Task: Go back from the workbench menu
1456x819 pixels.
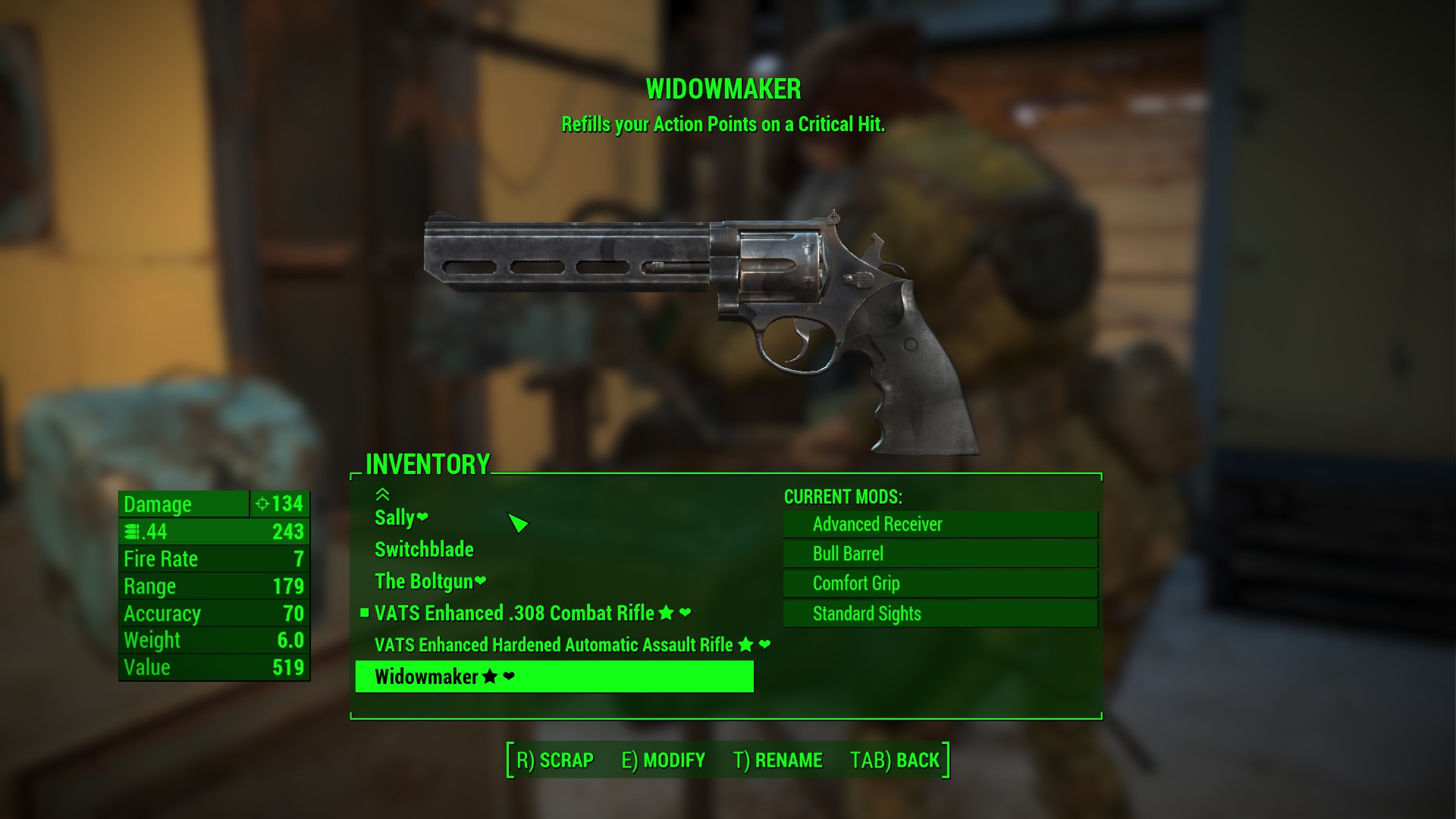Action: tap(895, 760)
